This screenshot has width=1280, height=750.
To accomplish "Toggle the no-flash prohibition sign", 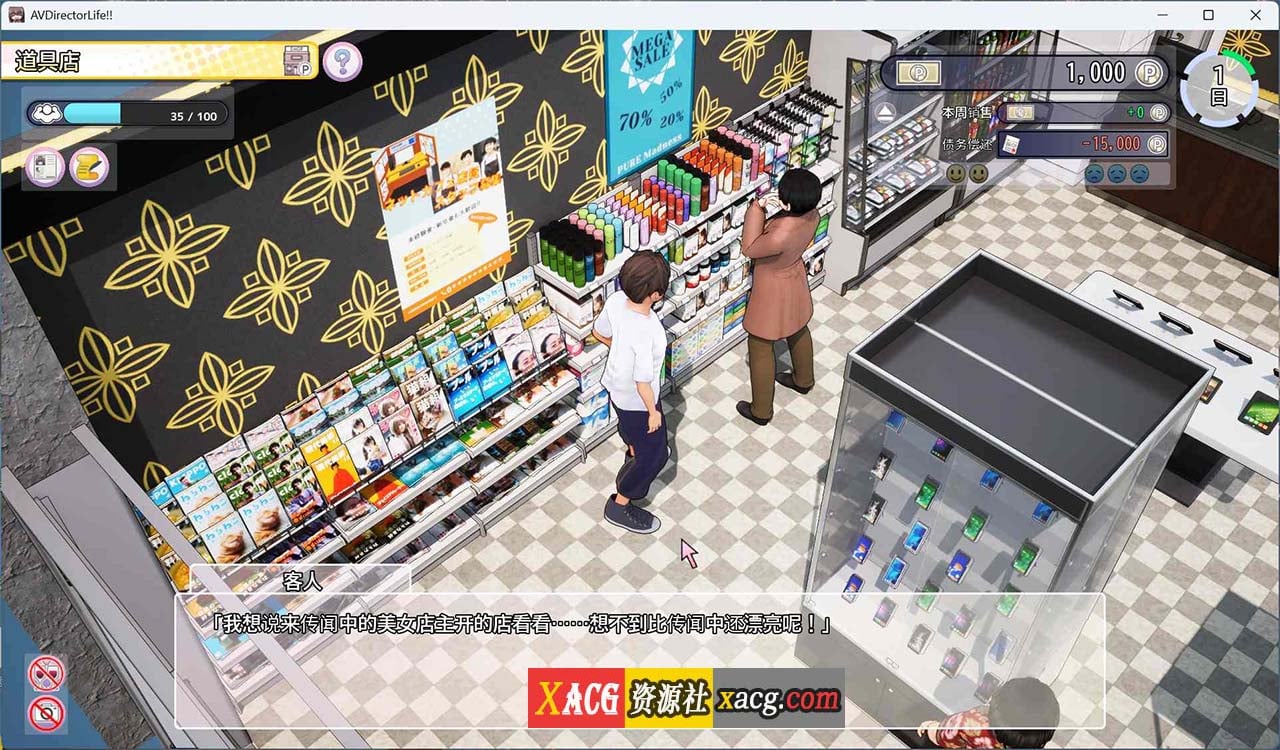I will (48, 672).
